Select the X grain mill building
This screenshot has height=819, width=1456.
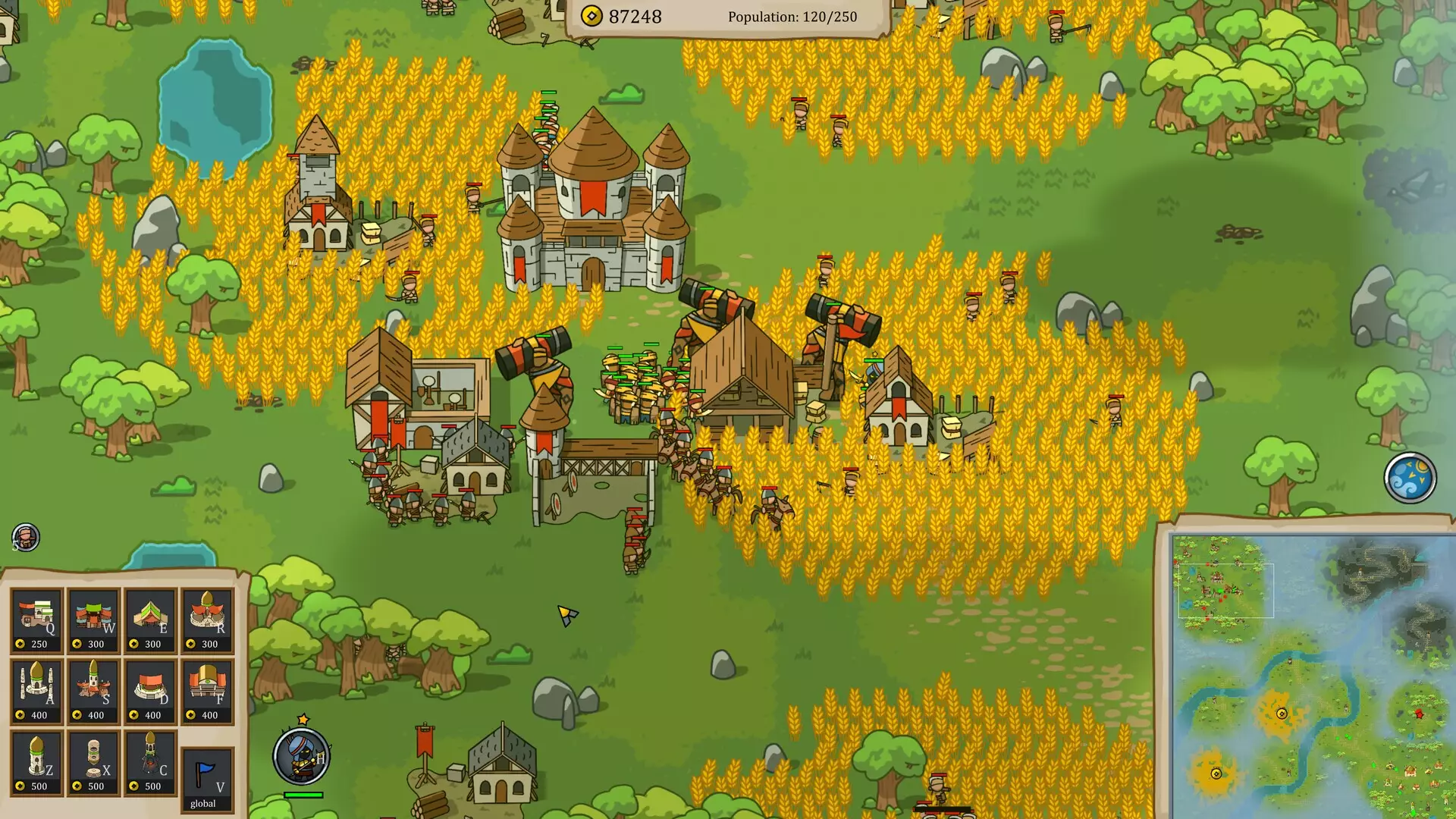click(94, 762)
